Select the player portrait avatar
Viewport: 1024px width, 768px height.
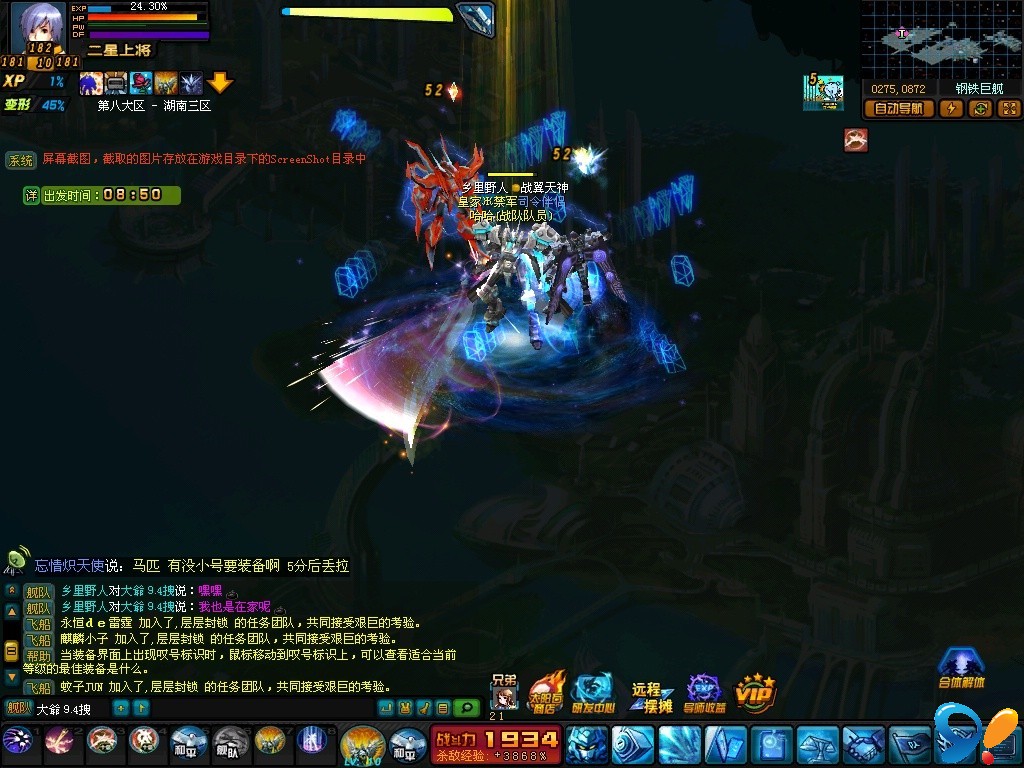click(x=38, y=27)
